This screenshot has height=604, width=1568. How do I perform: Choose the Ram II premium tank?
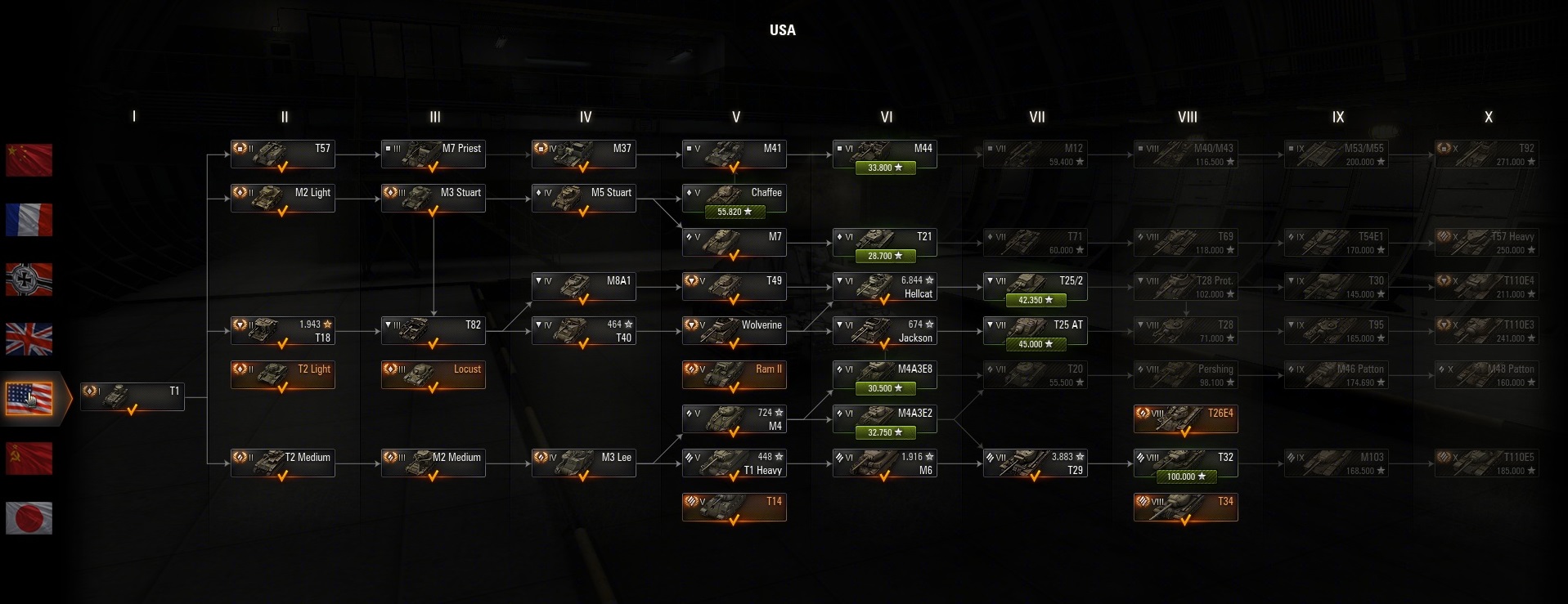pyautogui.click(x=735, y=375)
